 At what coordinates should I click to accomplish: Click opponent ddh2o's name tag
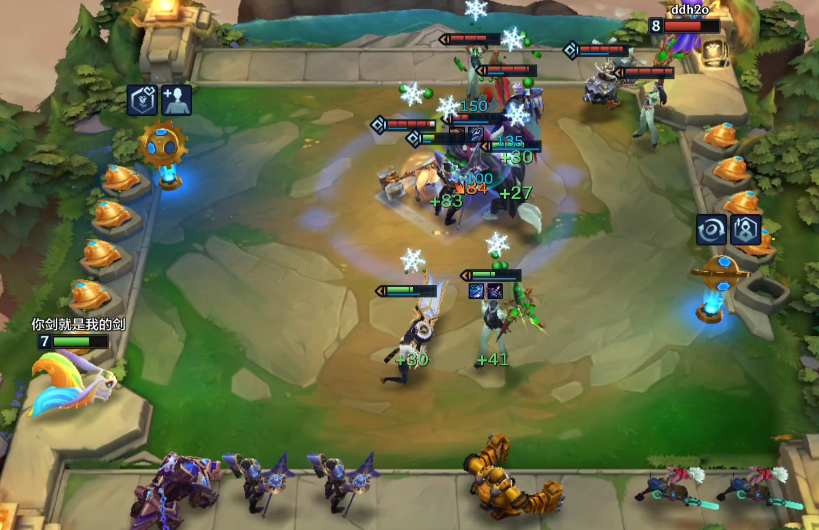coord(690,10)
